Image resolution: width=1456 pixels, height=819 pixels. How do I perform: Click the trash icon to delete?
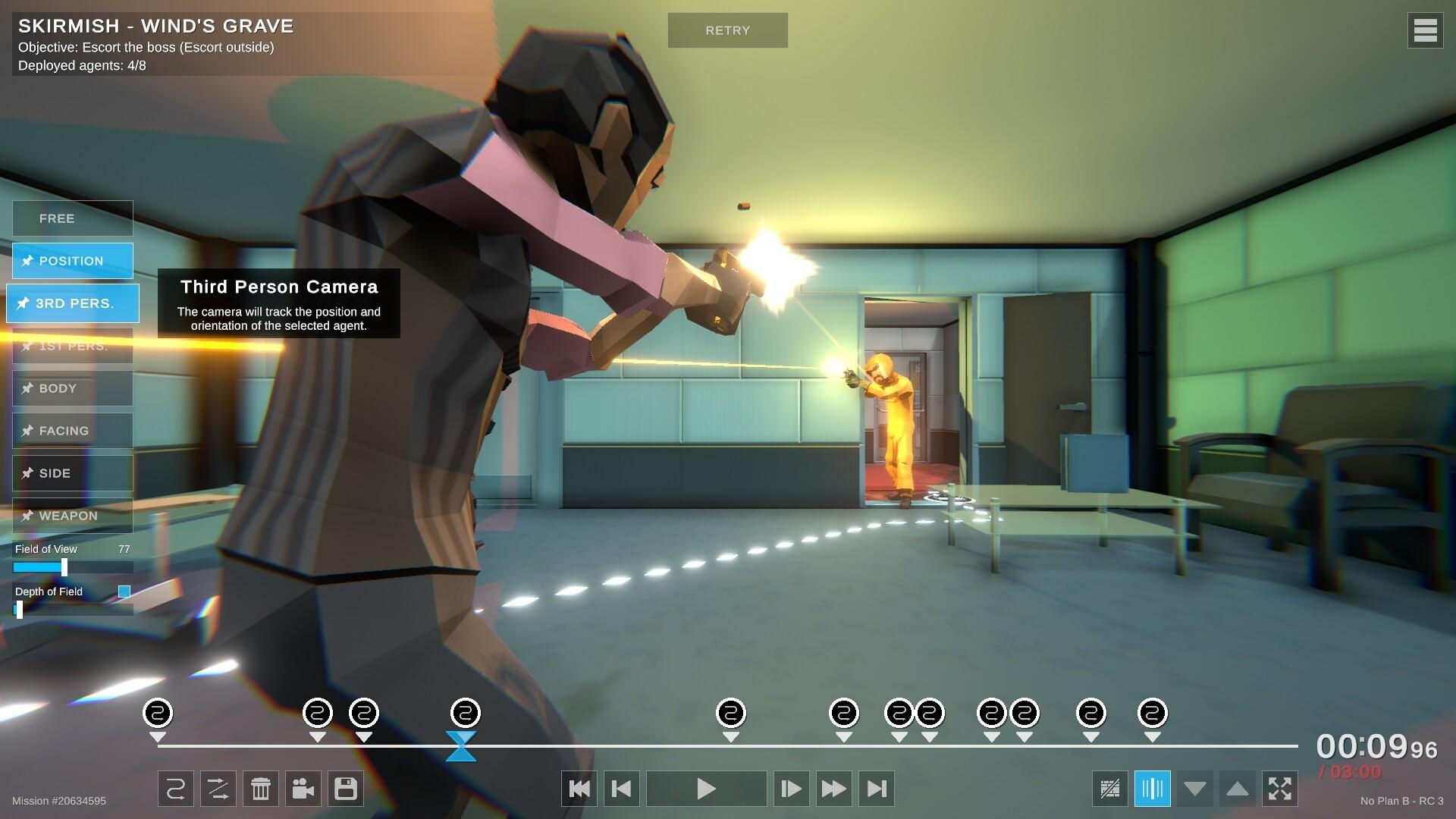pos(261,789)
